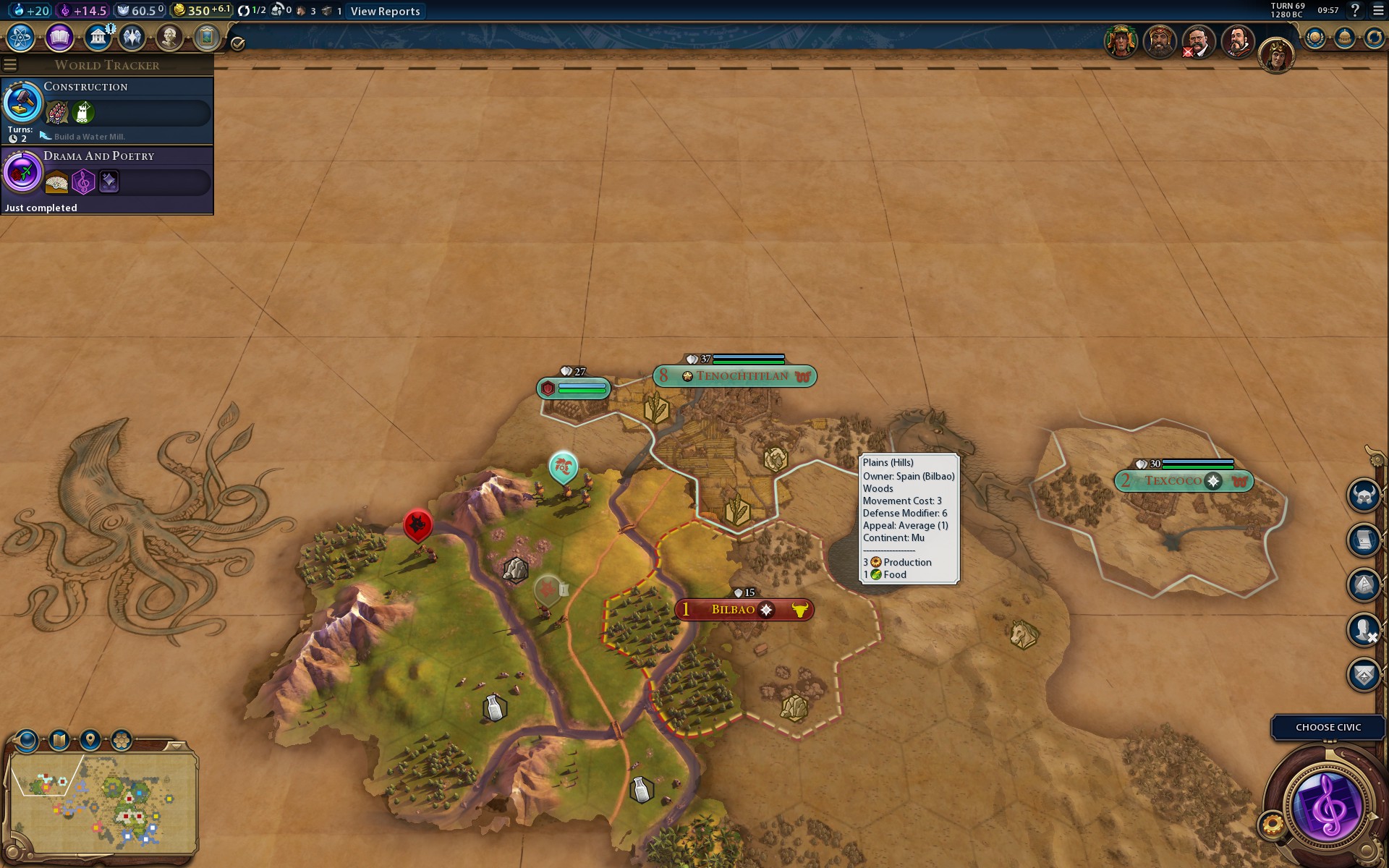Select the Tenochtitlan city banner

741,376
